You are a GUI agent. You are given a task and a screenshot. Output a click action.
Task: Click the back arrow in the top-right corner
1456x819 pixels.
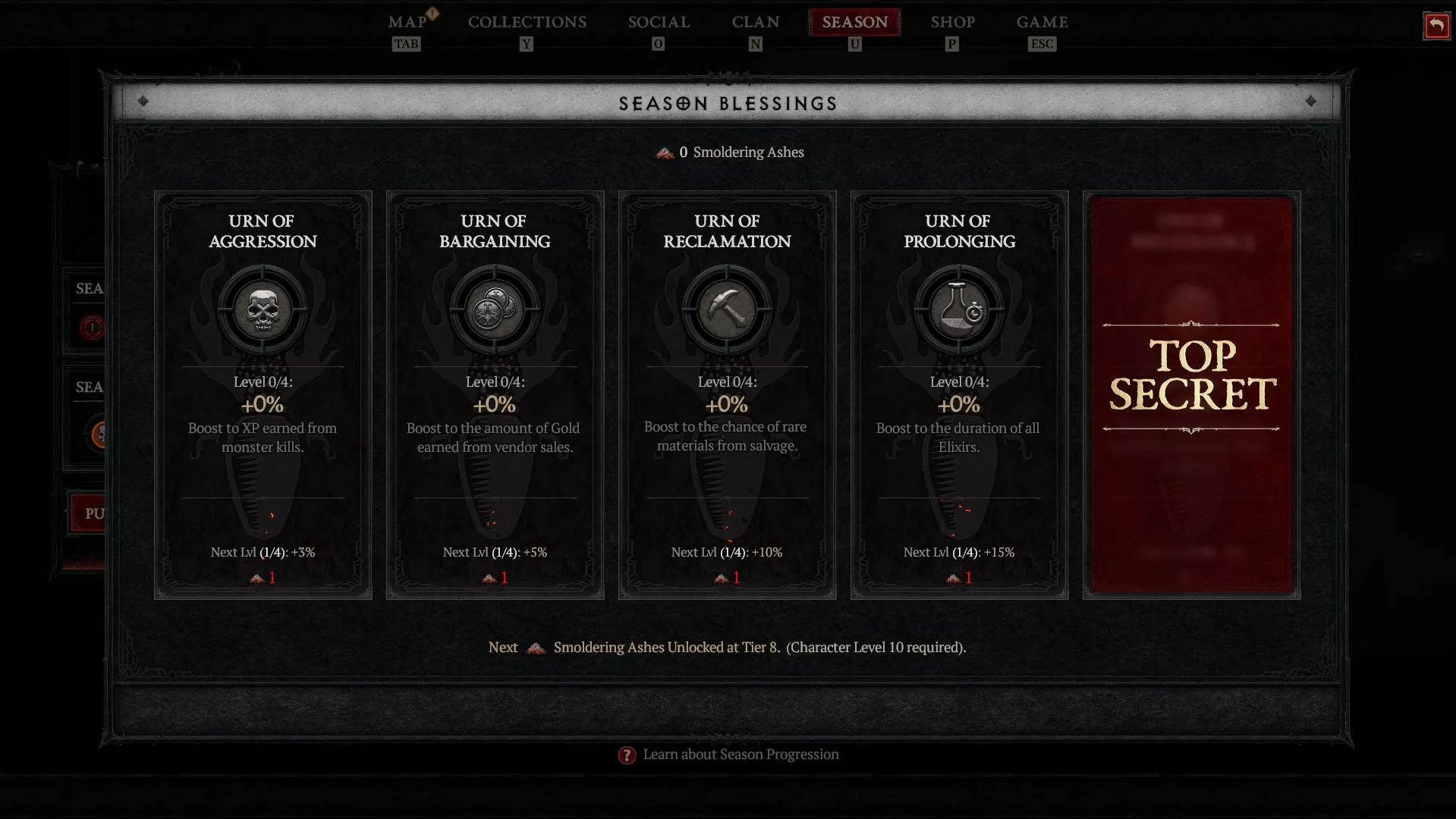[x=1436, y=26]
